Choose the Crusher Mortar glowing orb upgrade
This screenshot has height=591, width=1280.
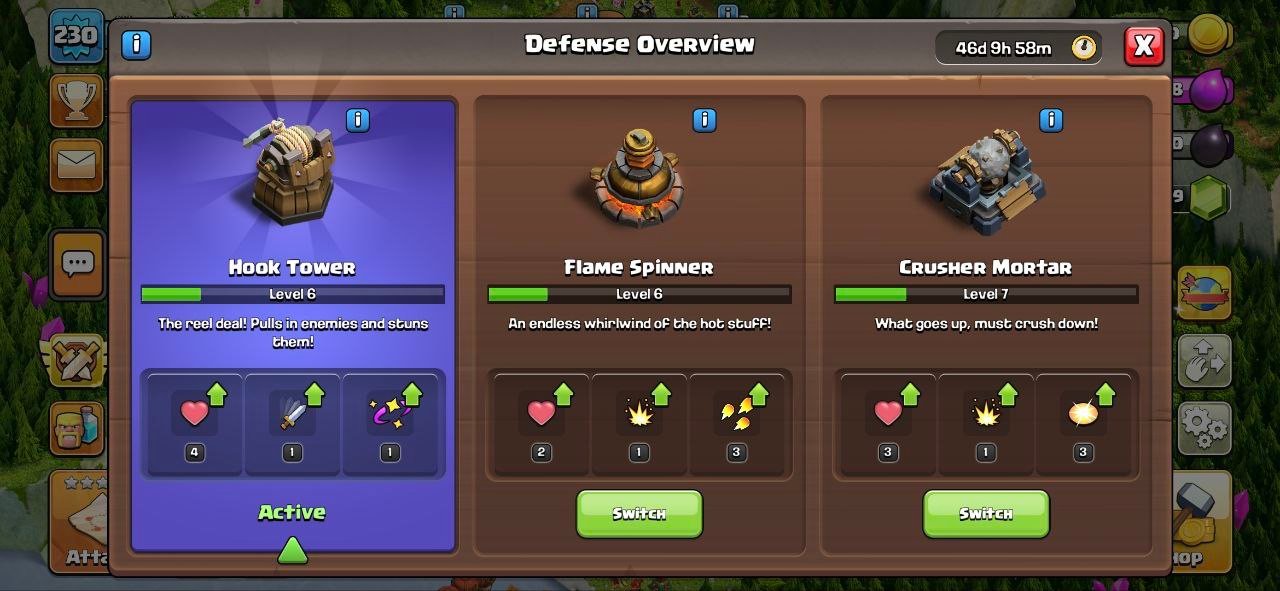pos(1083,422)
